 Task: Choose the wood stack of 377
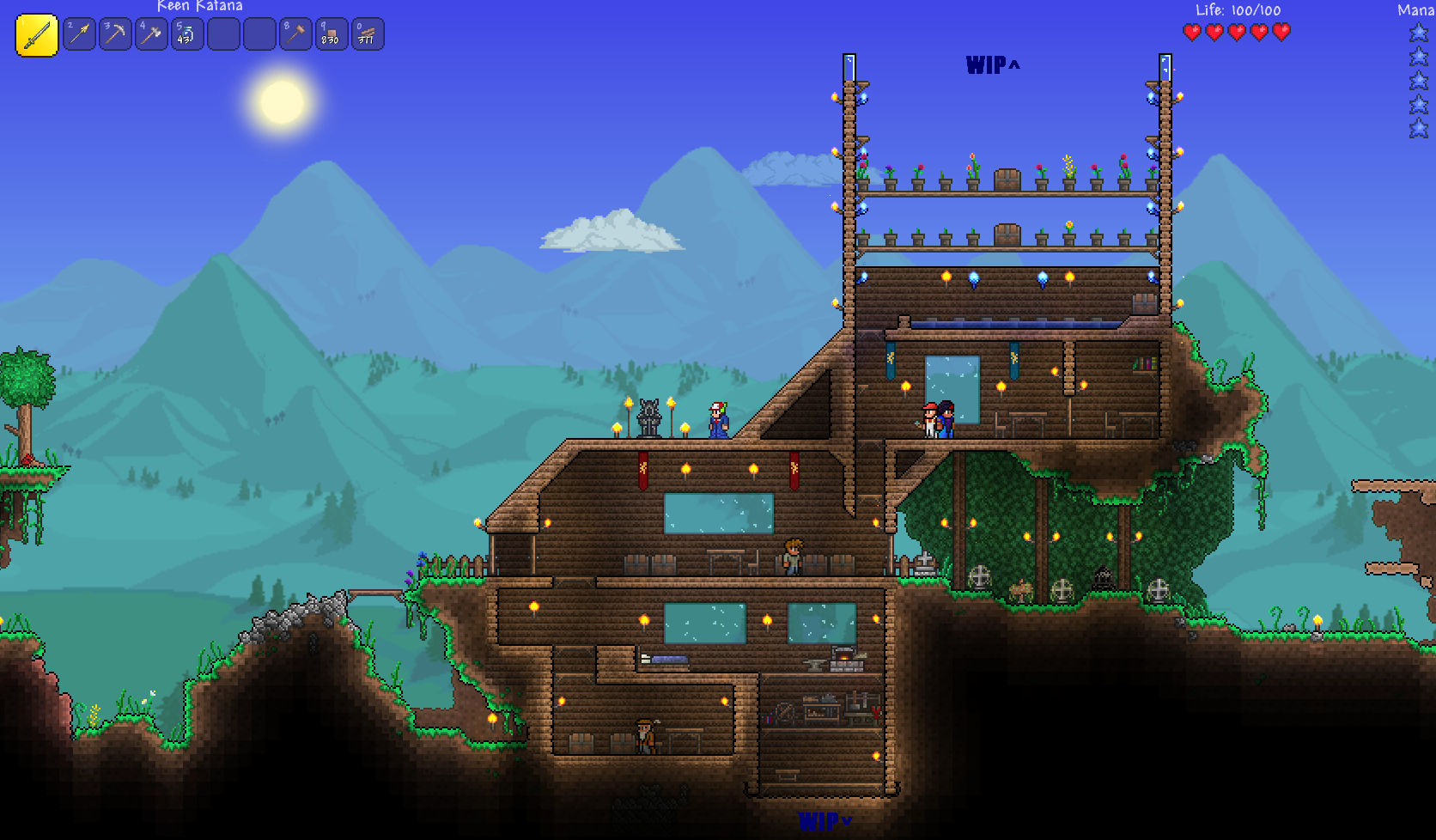(368, 34)
